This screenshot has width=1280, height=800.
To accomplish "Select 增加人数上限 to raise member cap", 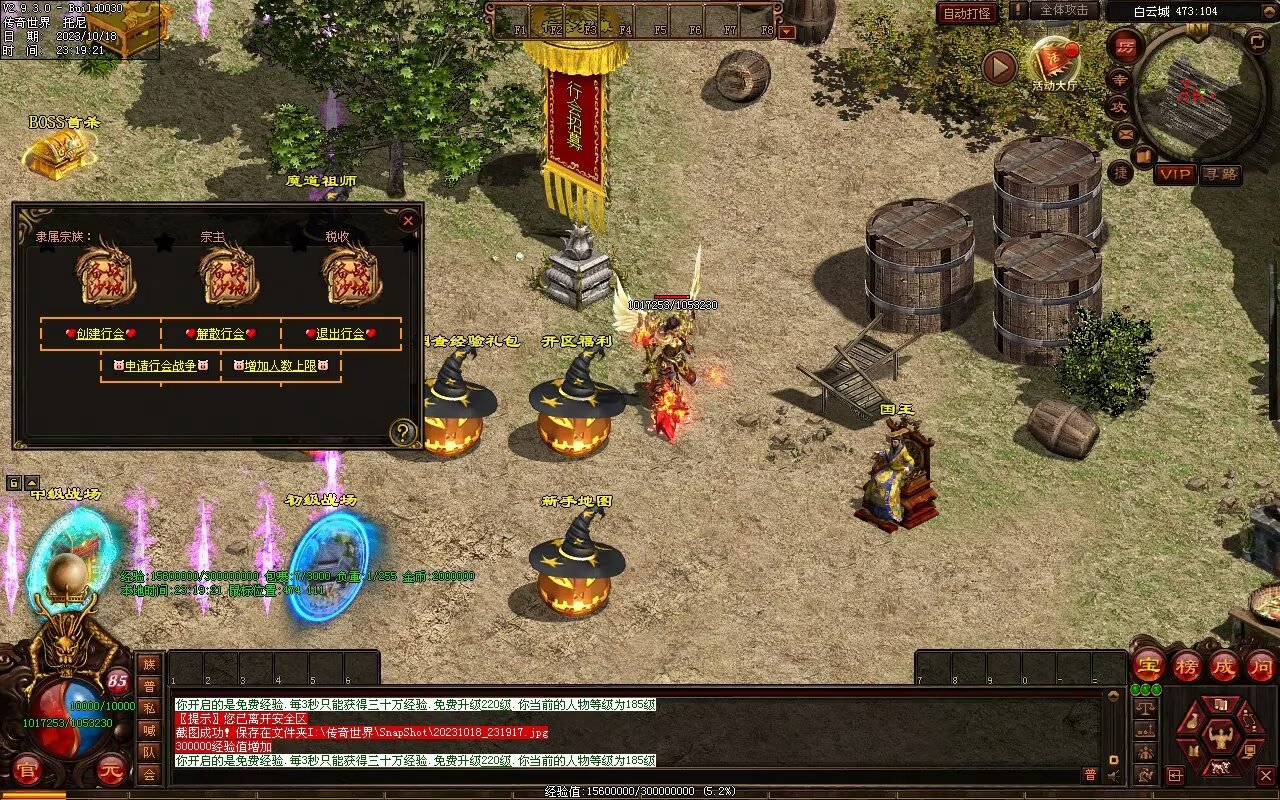I will [281, 366].
